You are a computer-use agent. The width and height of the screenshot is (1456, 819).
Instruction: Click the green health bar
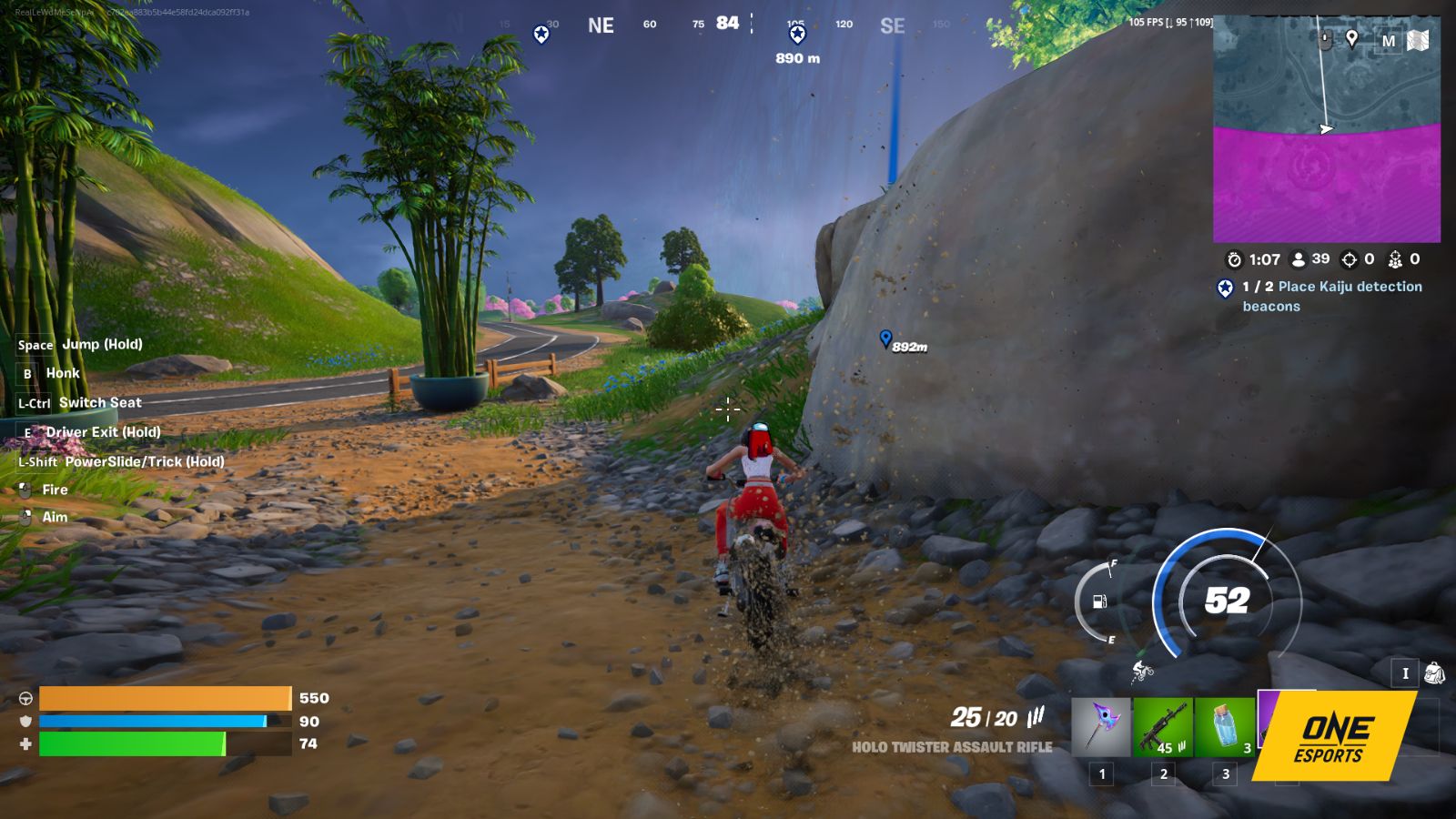(132, 743)
